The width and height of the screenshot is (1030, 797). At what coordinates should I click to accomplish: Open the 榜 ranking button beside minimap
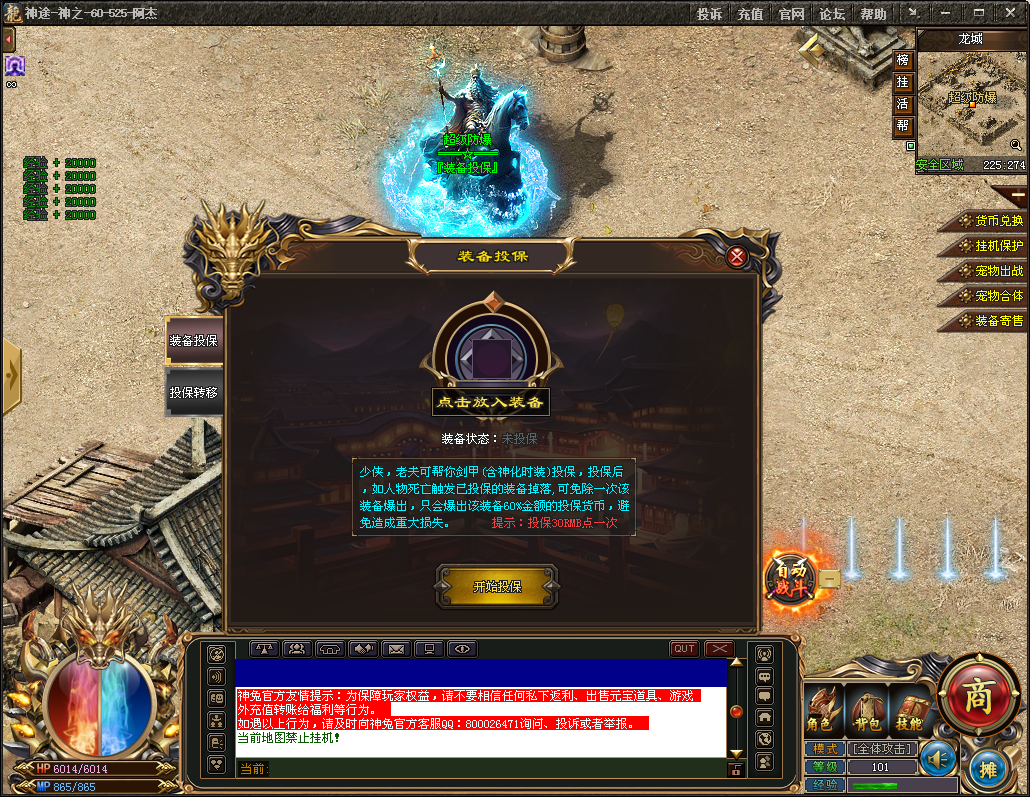(903, 60)
